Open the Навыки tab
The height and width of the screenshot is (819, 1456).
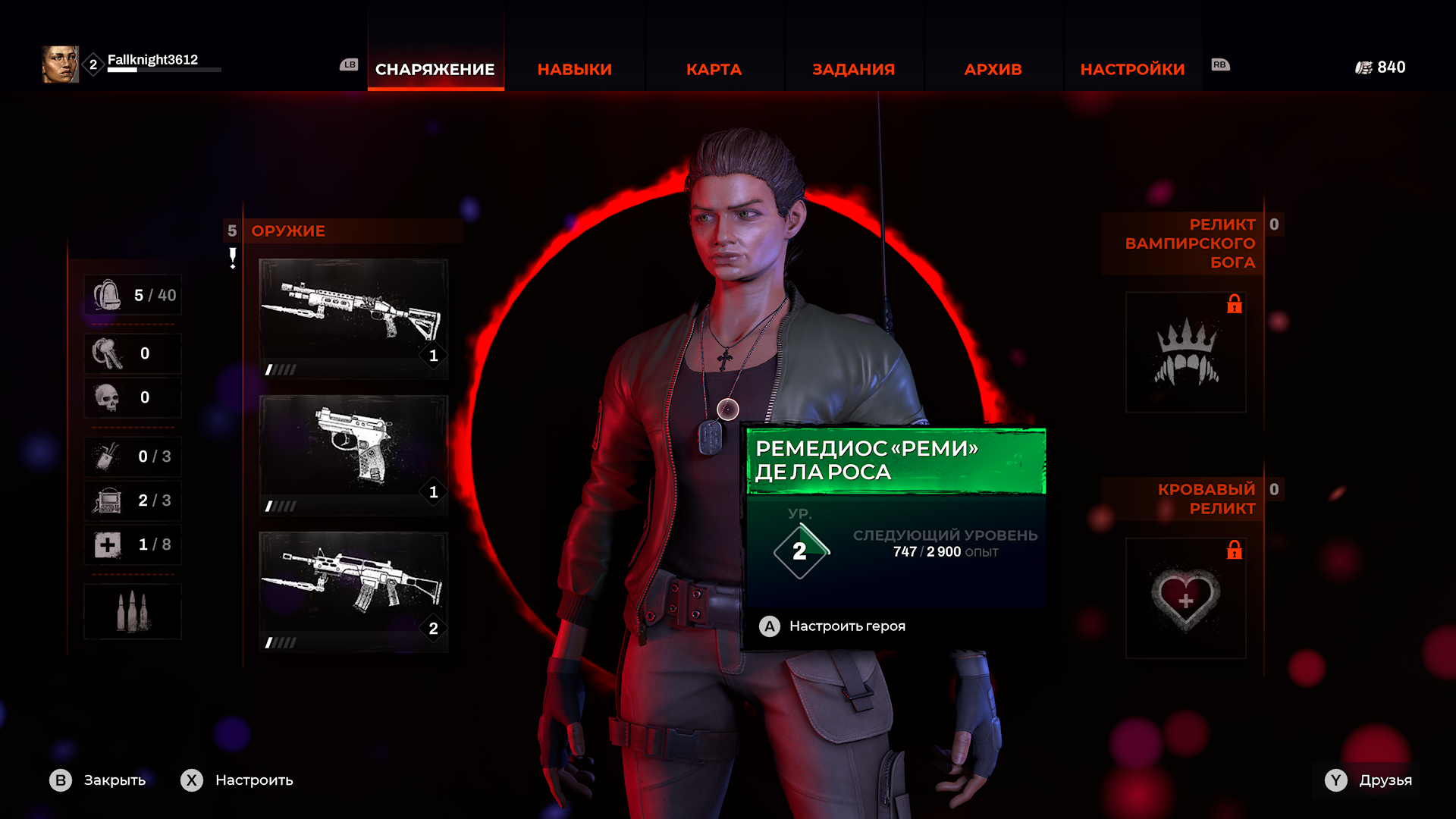574,69
